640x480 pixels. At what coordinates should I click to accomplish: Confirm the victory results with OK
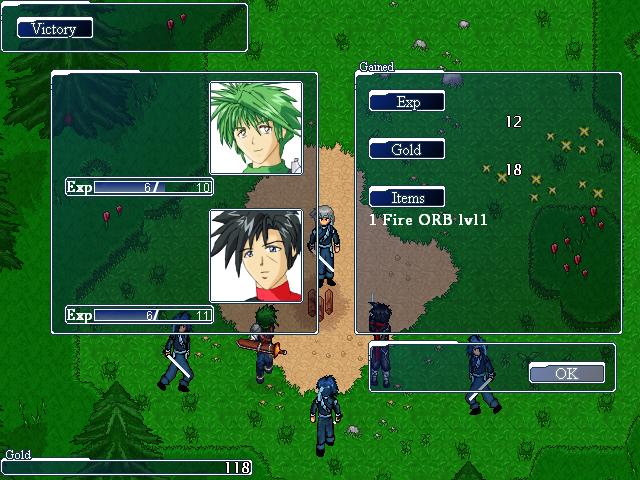[x=566, y=373]
